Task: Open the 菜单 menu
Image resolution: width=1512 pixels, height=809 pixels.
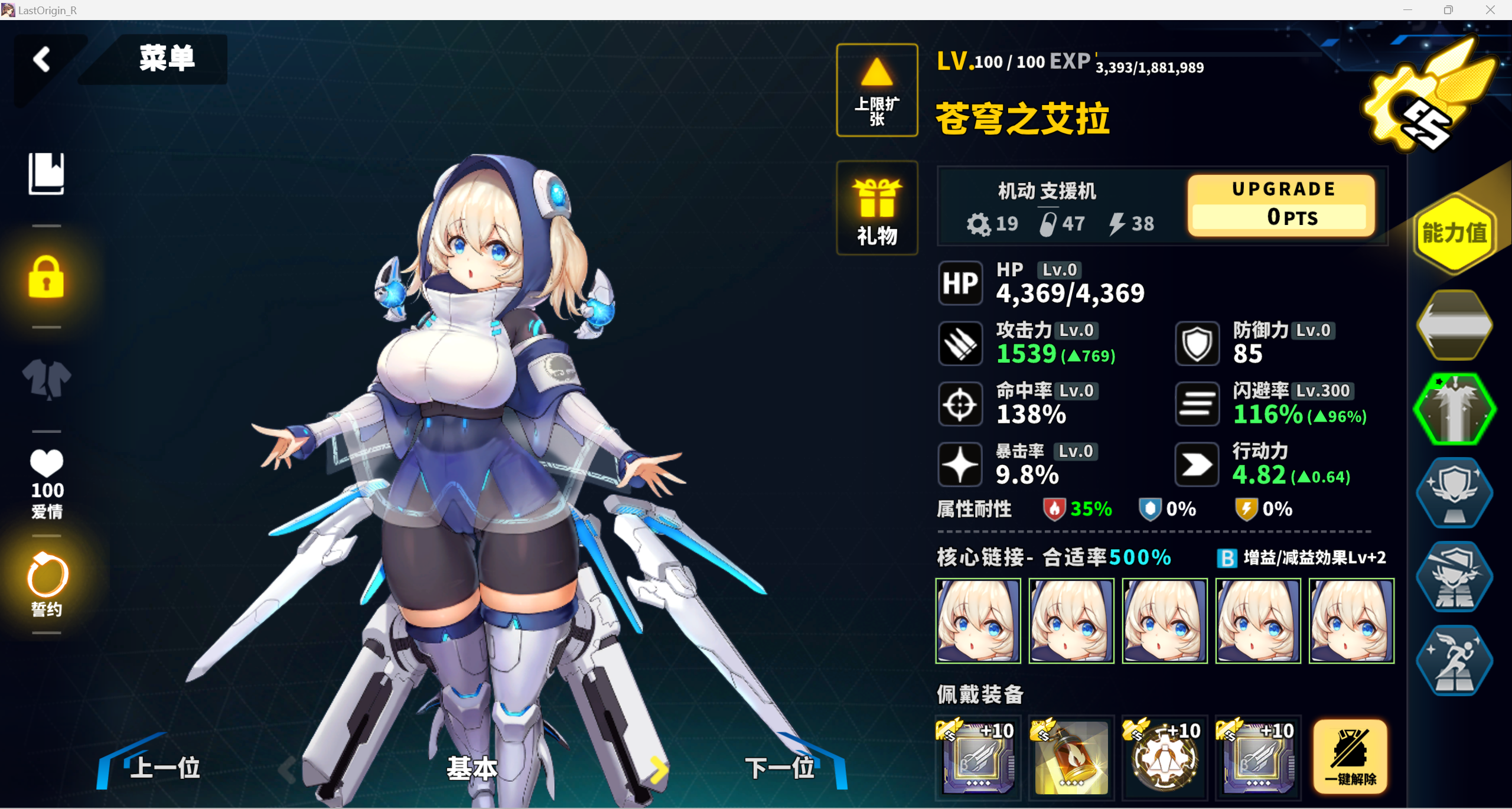Action: pyautogui.click(x=167, y=59)
